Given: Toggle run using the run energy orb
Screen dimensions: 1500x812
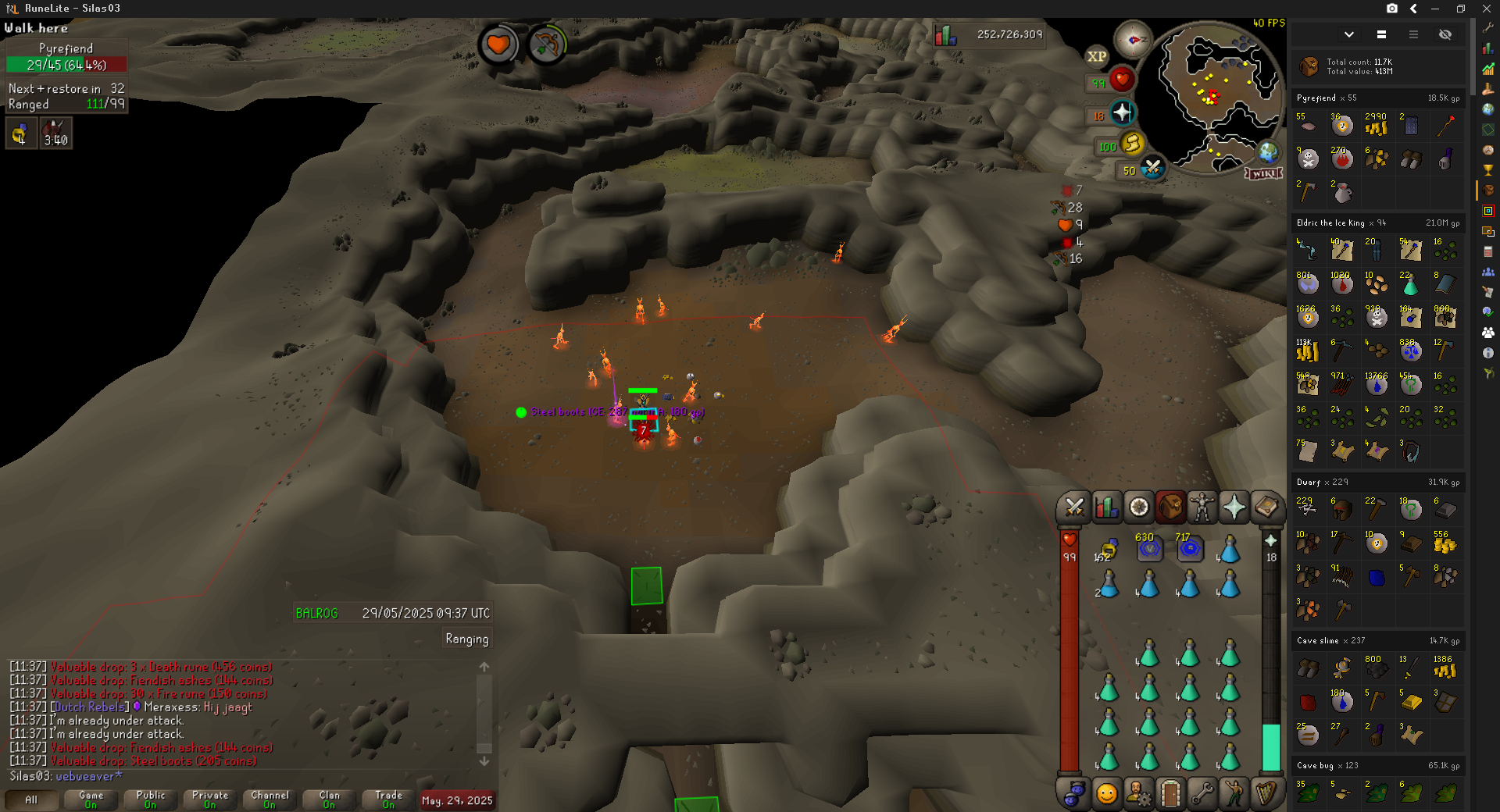Looking at the screenshot, I should coord(1132,144).
